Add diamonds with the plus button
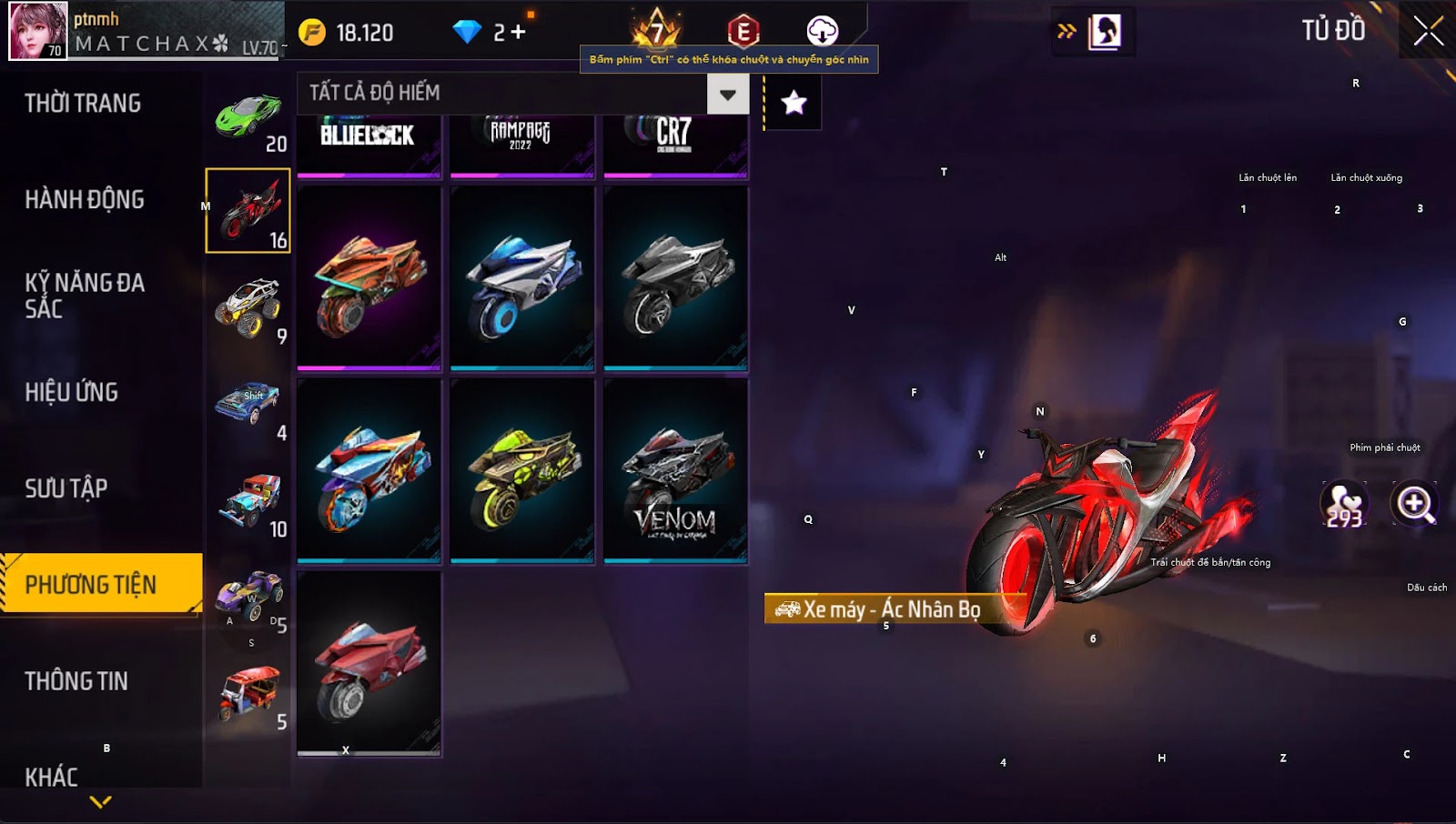 click(518, 33)
